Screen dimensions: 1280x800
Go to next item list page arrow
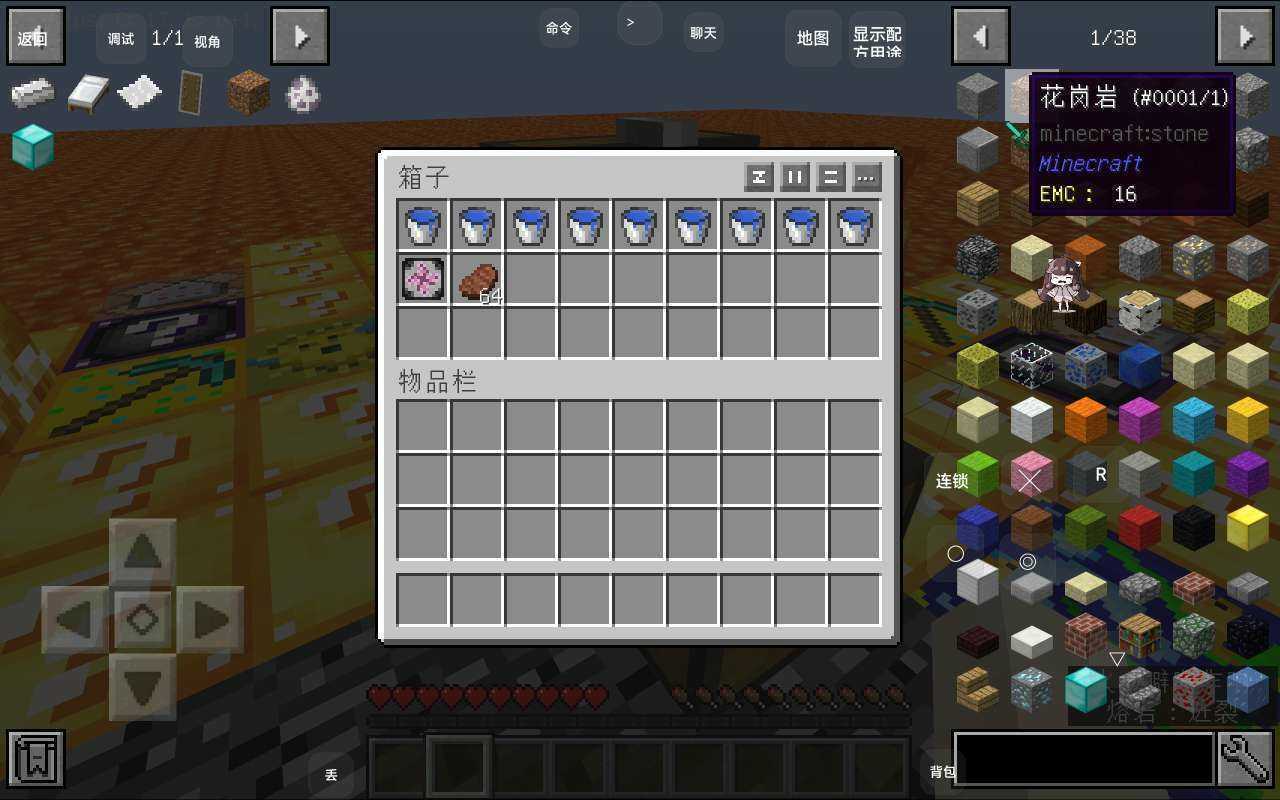tap(1244, 37)
